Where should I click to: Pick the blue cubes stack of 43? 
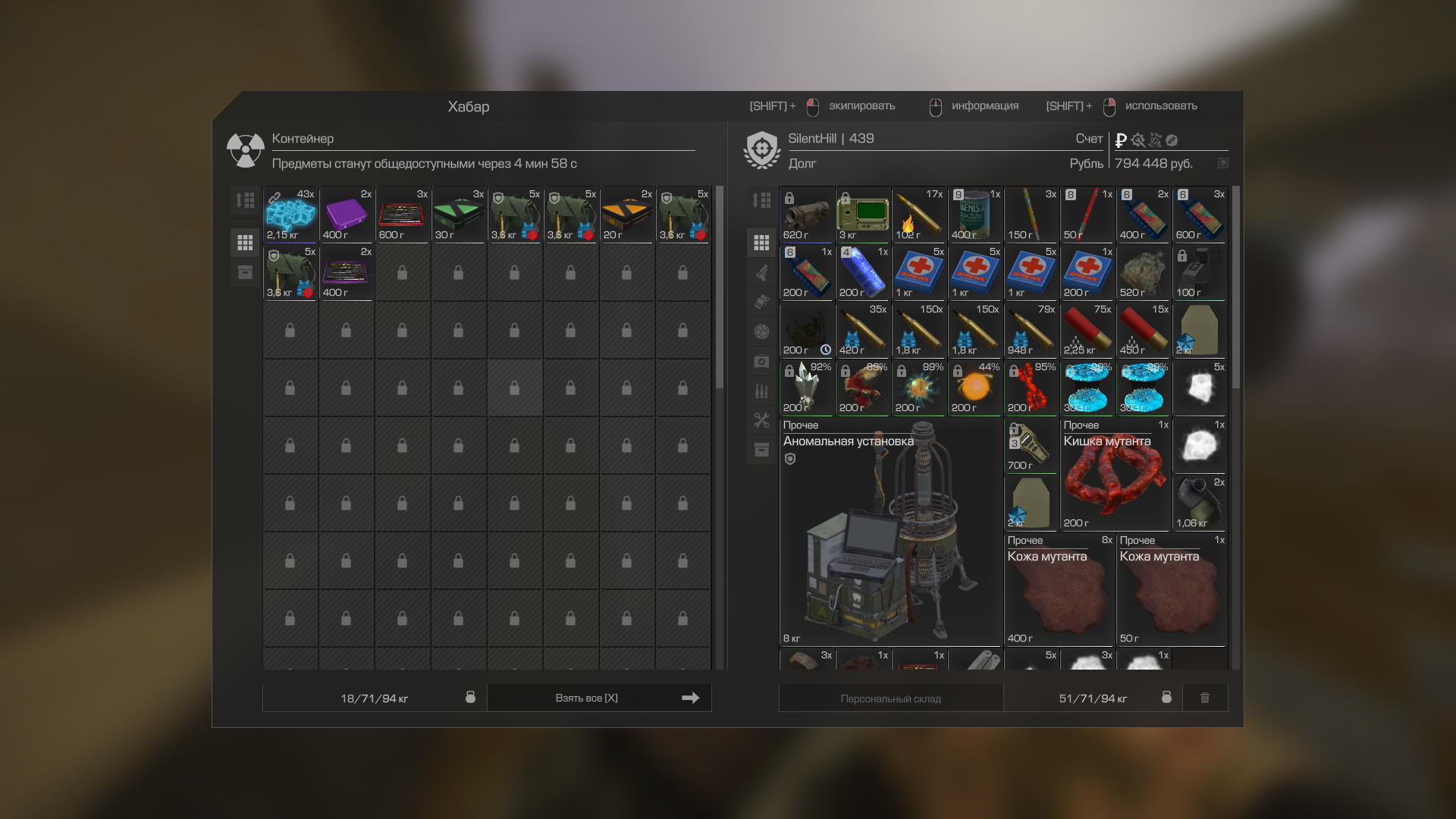click(x=290, y=215)
